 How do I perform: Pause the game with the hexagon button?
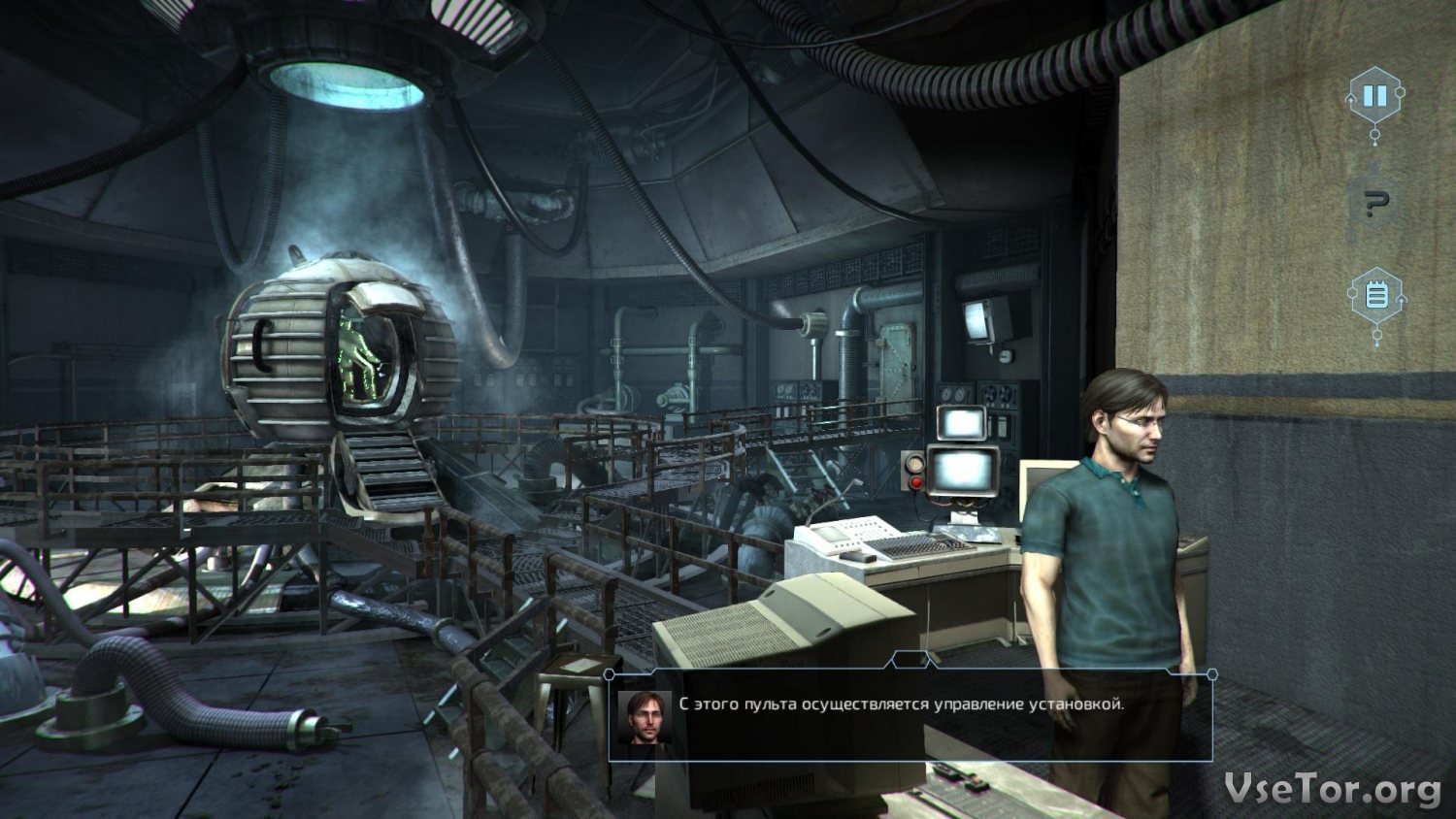1374,96
